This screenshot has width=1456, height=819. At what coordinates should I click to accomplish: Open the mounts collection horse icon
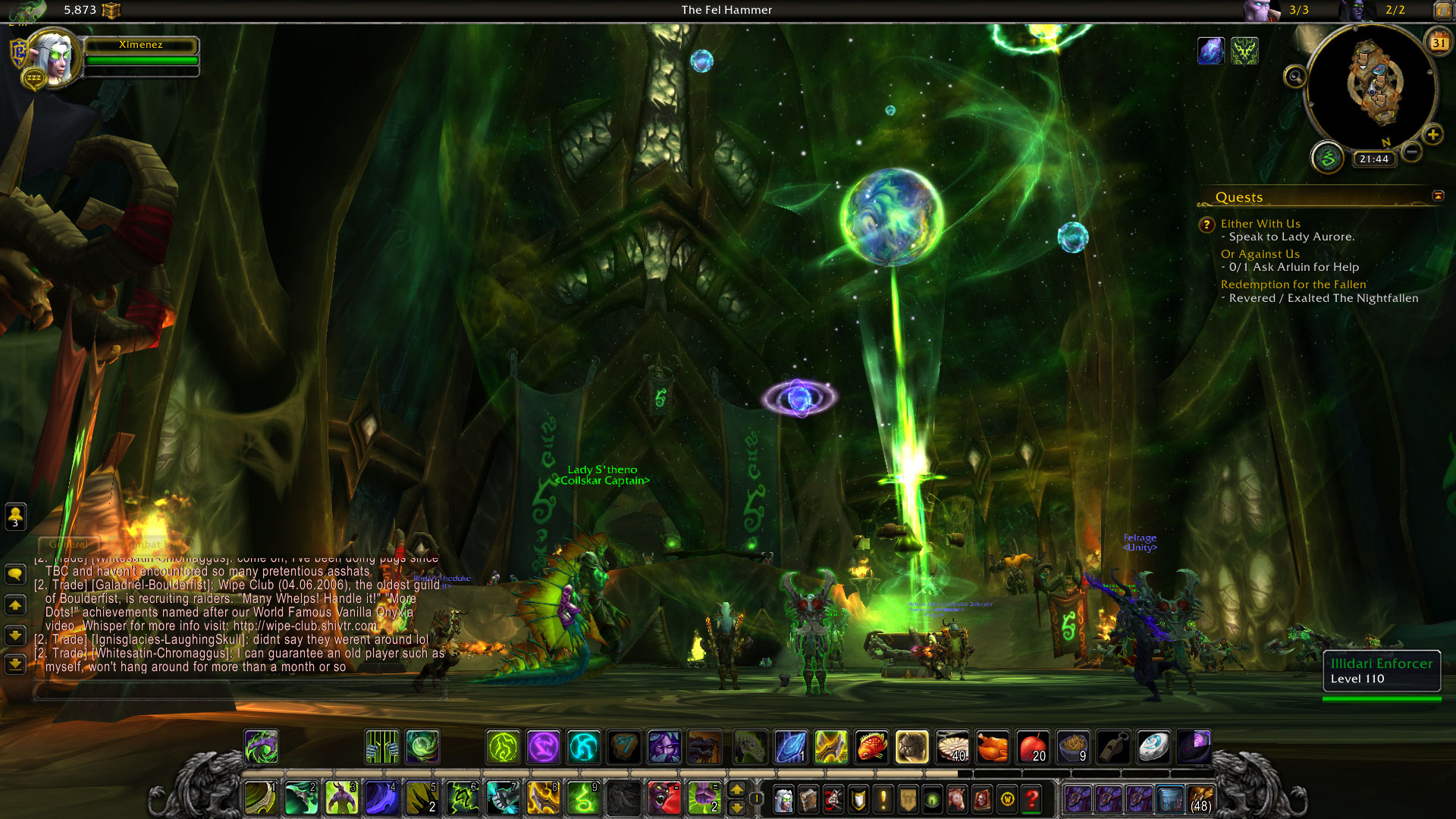(x=957, y=799)
